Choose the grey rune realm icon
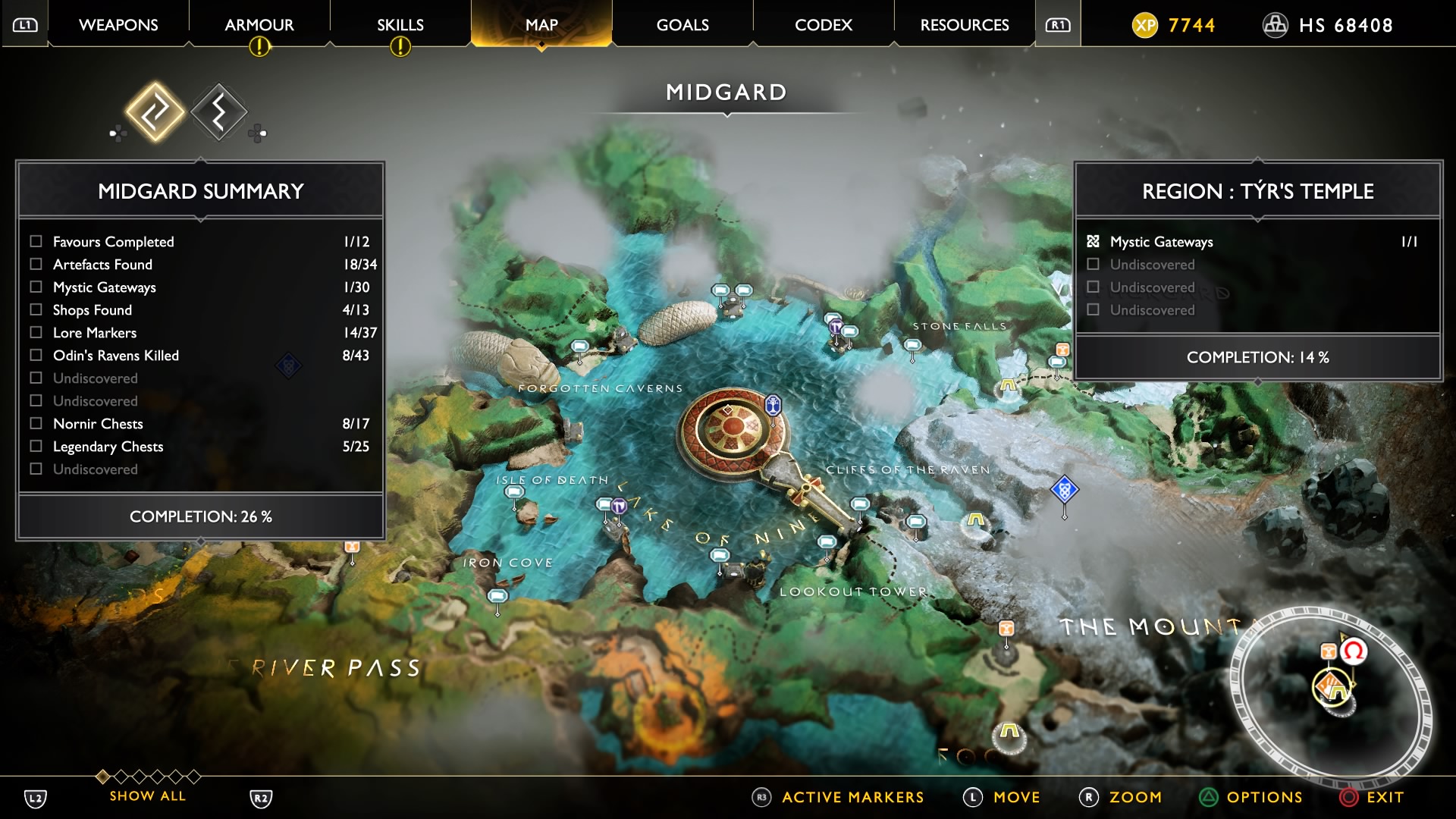The height and width of the screenshot is (819, 1456). [219, 112]
